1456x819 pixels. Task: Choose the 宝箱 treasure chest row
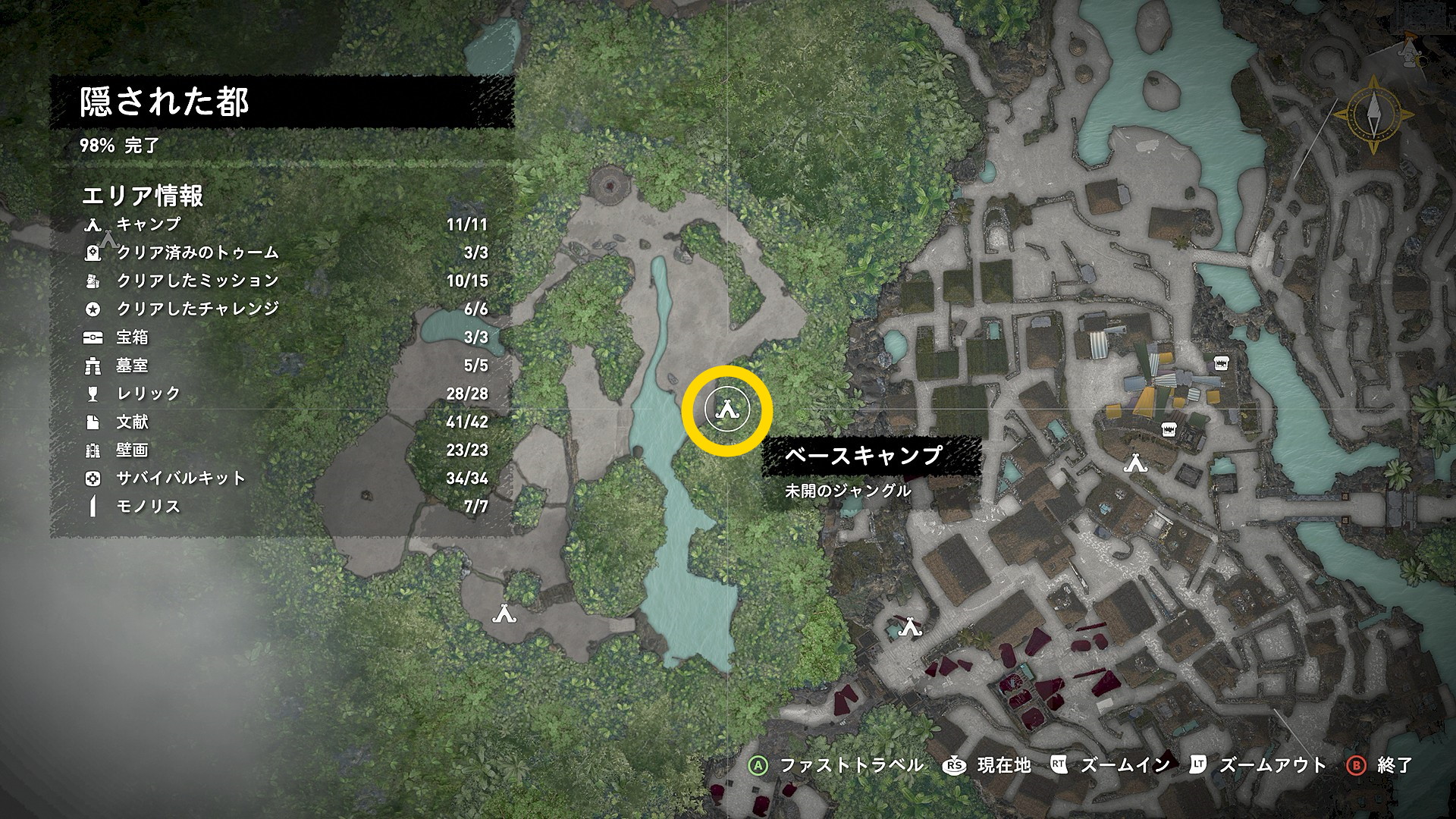(x=284, y=337)
